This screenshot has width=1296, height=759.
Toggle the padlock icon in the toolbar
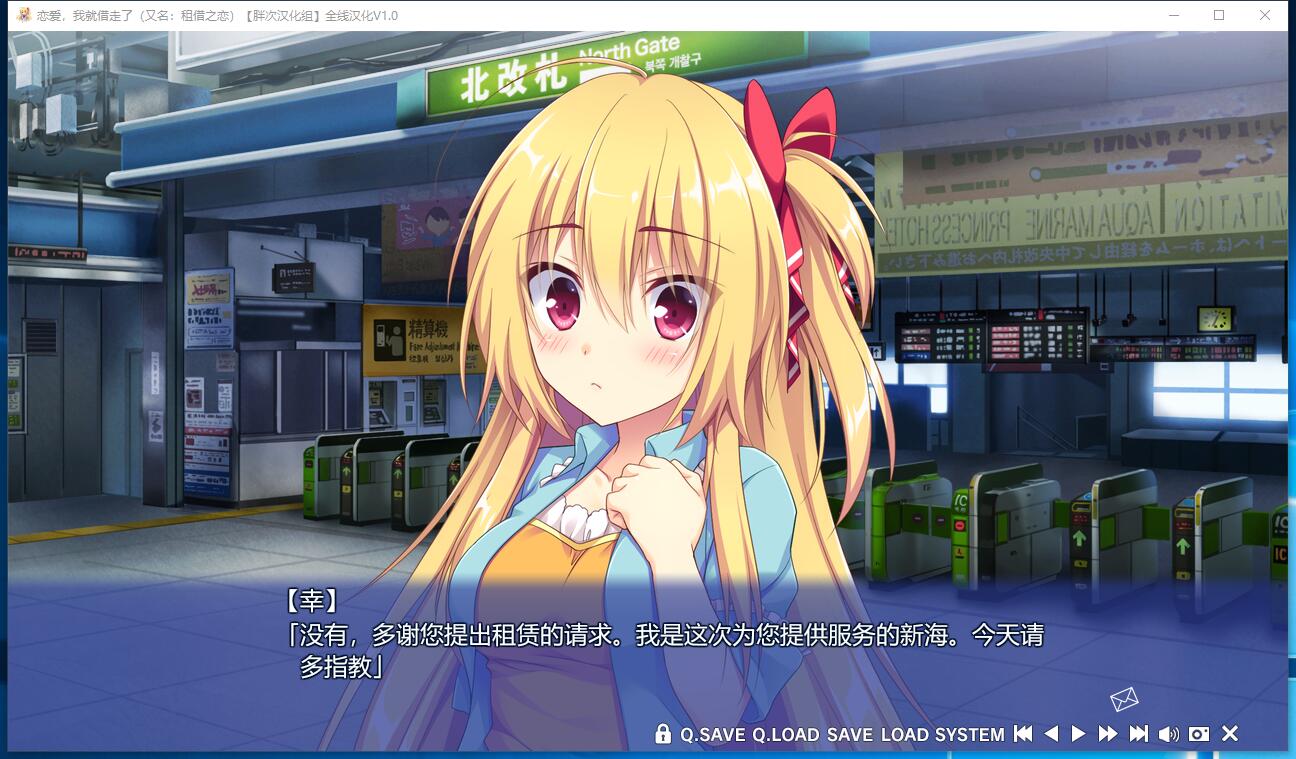point(663,734)
